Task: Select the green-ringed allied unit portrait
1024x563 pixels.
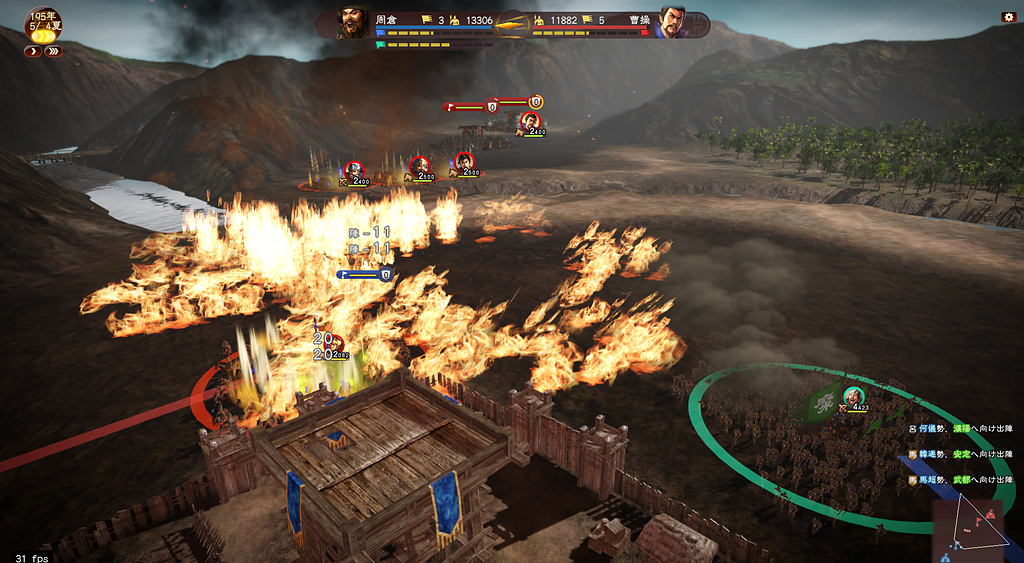Action: (x=852, y=397)
